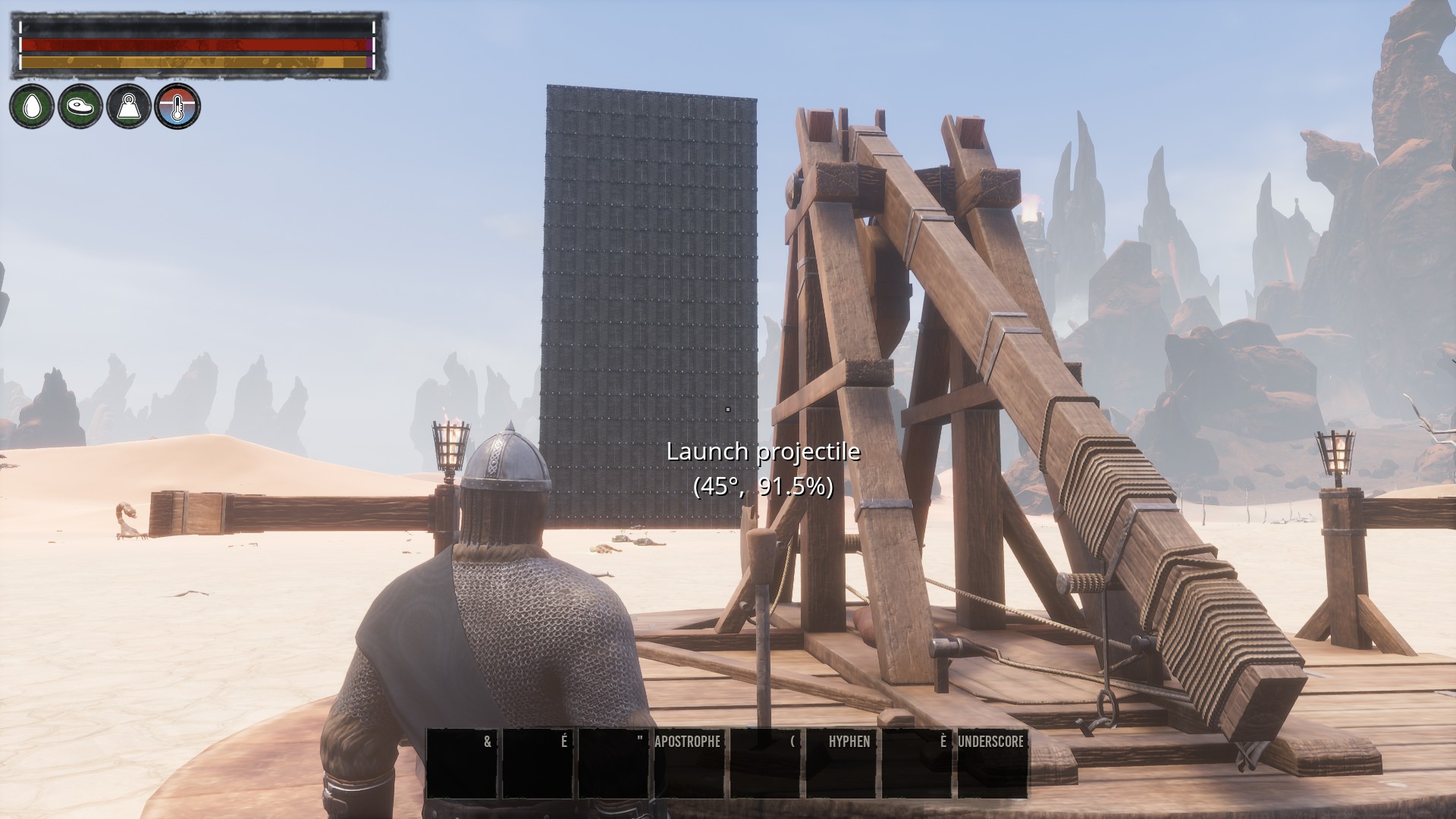Screen dimensions: 1456x819
Task: Open the temperature thermometer indicator
Action: click(177, 106)
